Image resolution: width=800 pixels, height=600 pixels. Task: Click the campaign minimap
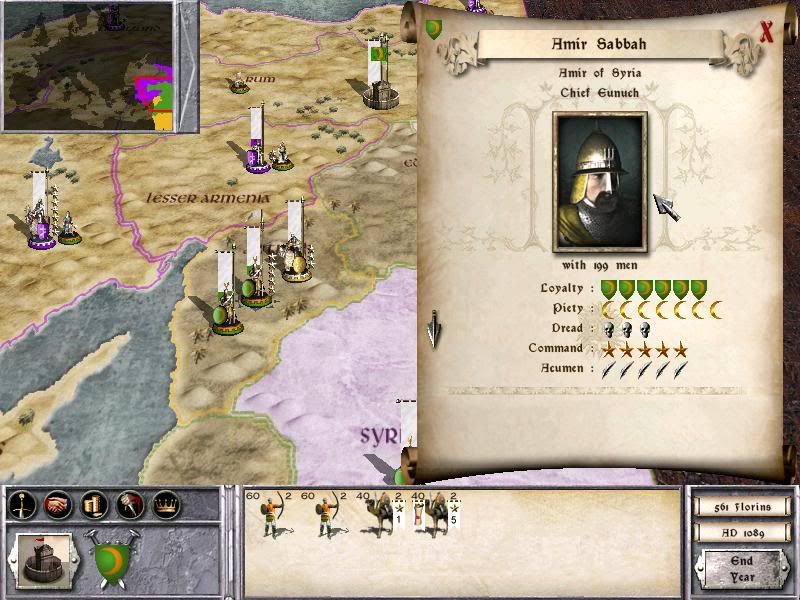pyautogui.click(x=88, y=66)
